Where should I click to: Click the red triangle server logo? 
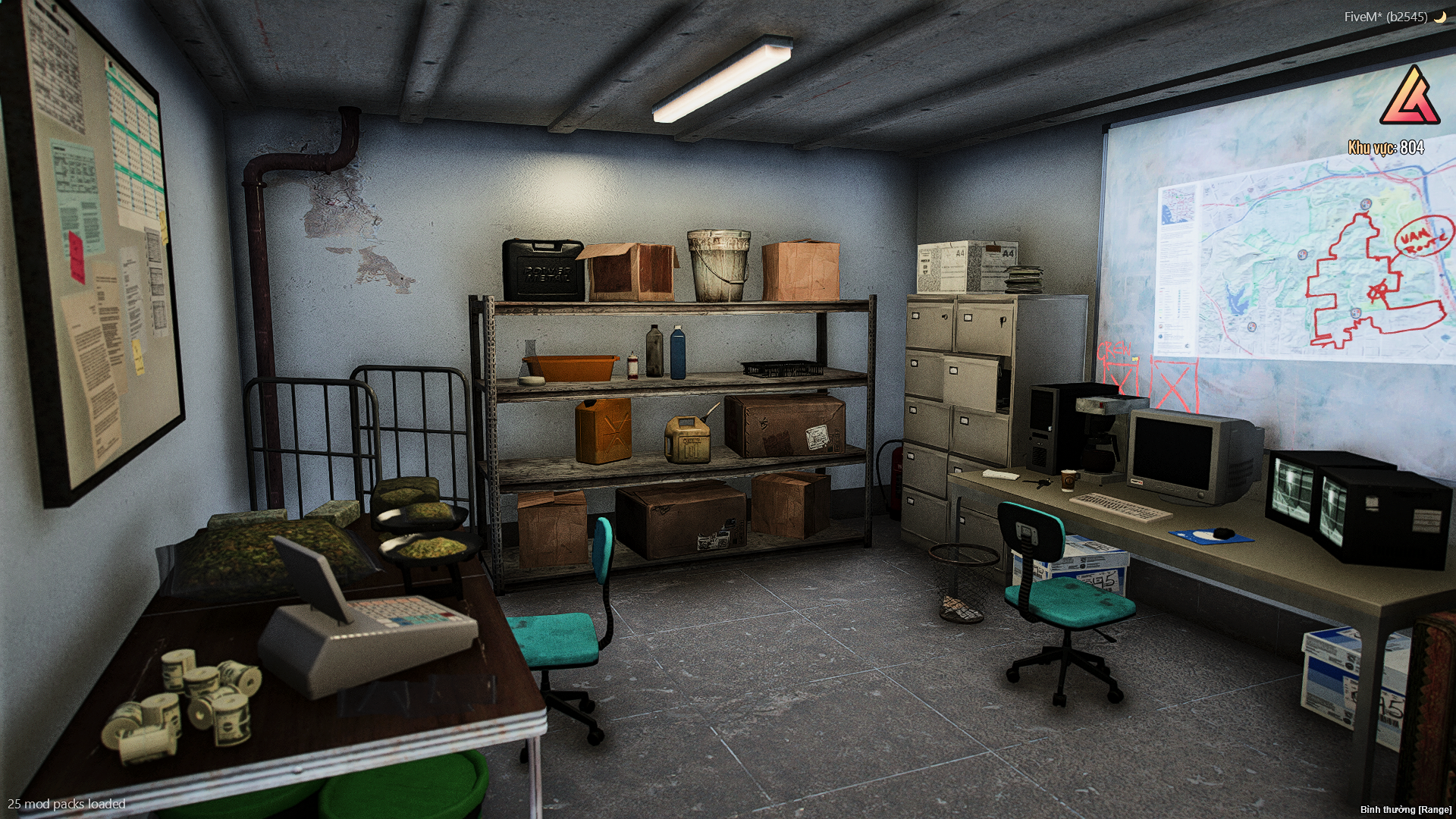(x=1410, y=98)
